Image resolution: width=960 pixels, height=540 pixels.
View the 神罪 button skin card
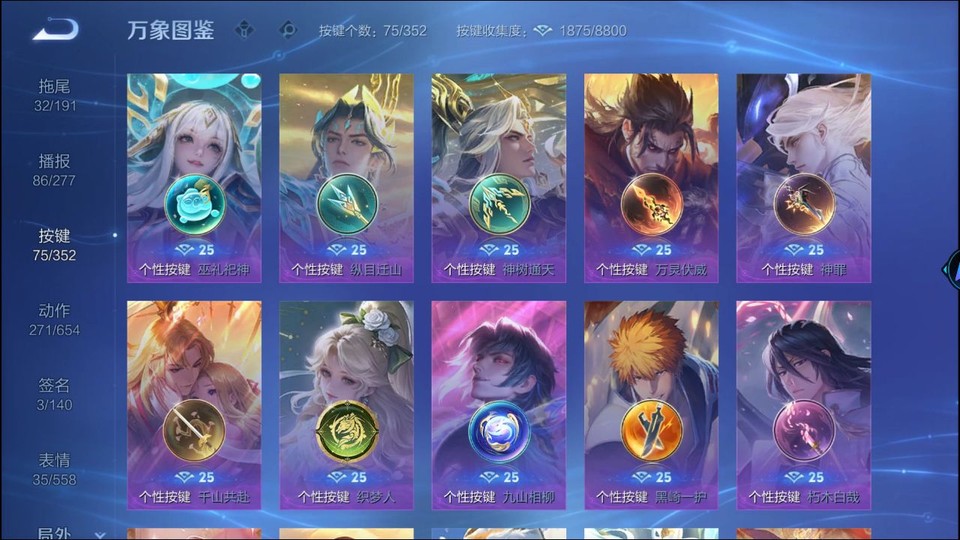point(803,178)
